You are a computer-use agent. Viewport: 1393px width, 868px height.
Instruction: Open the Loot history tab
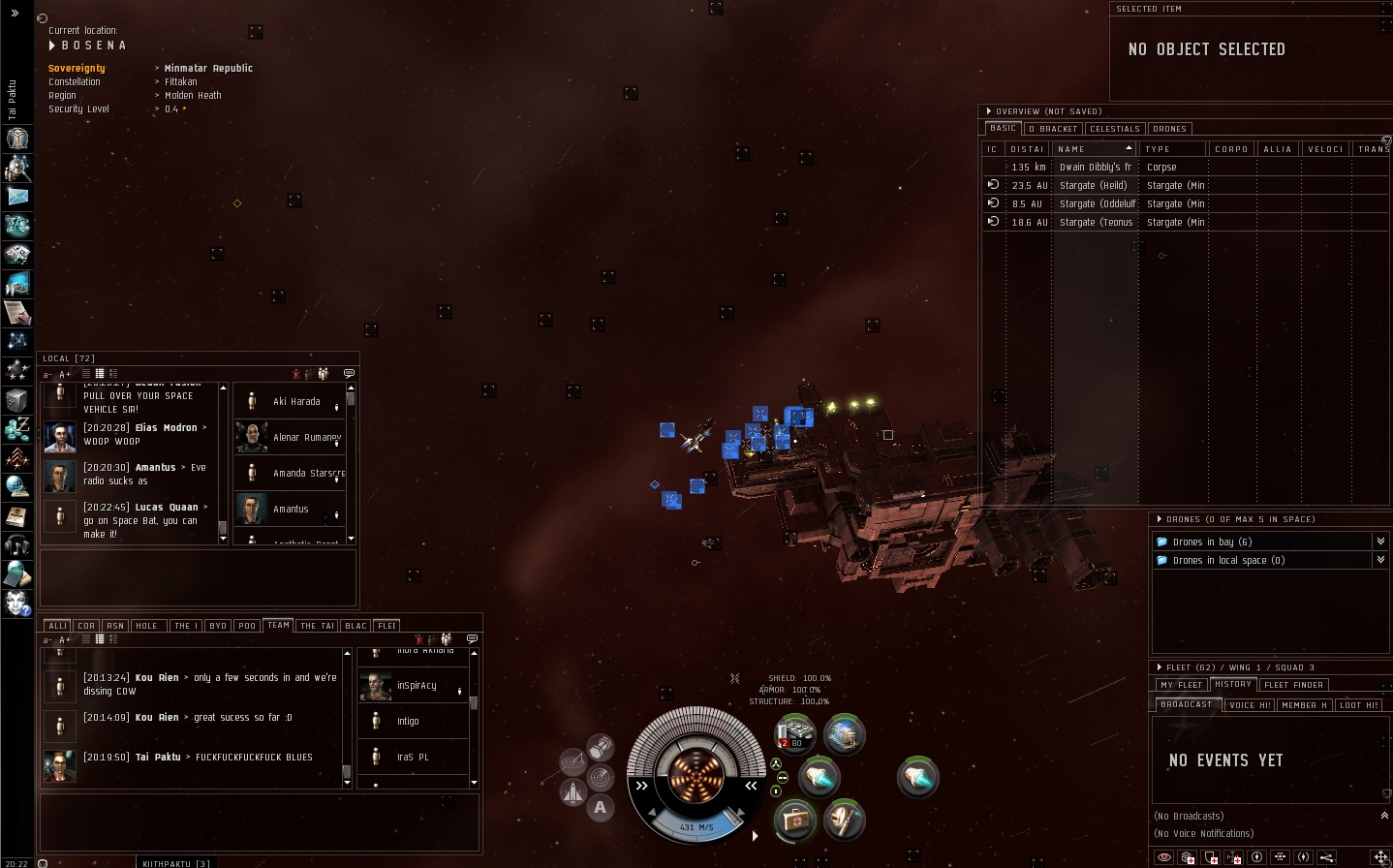coord(1358,705)
